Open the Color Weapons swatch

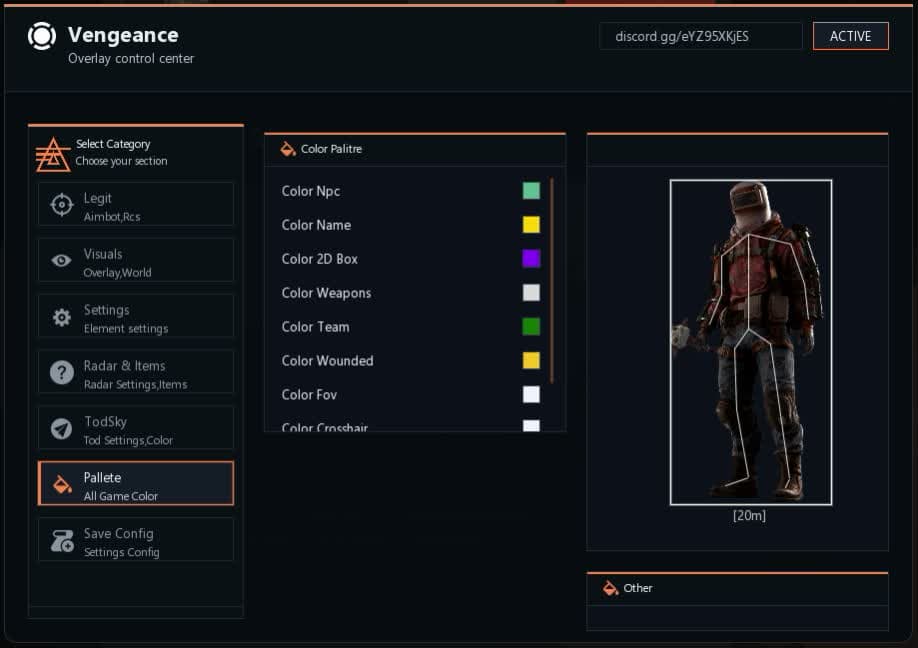tap(531, 293)
